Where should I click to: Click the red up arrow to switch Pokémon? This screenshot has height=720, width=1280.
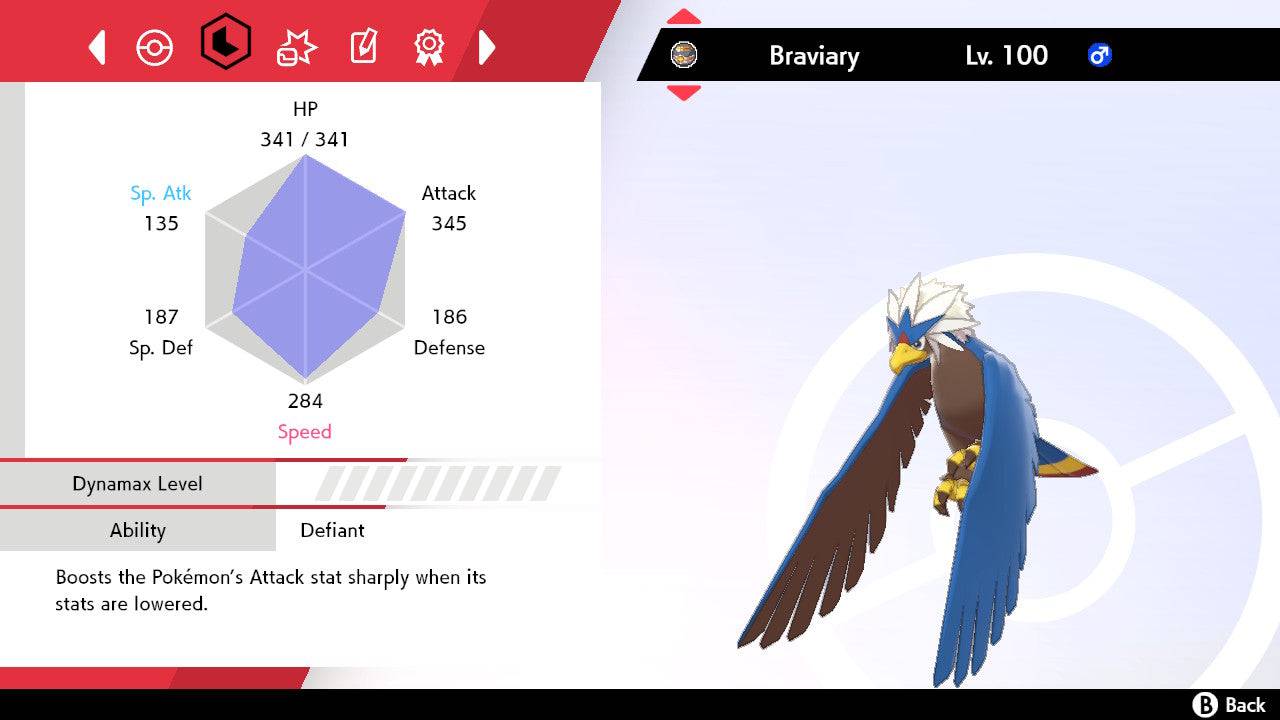684,16
